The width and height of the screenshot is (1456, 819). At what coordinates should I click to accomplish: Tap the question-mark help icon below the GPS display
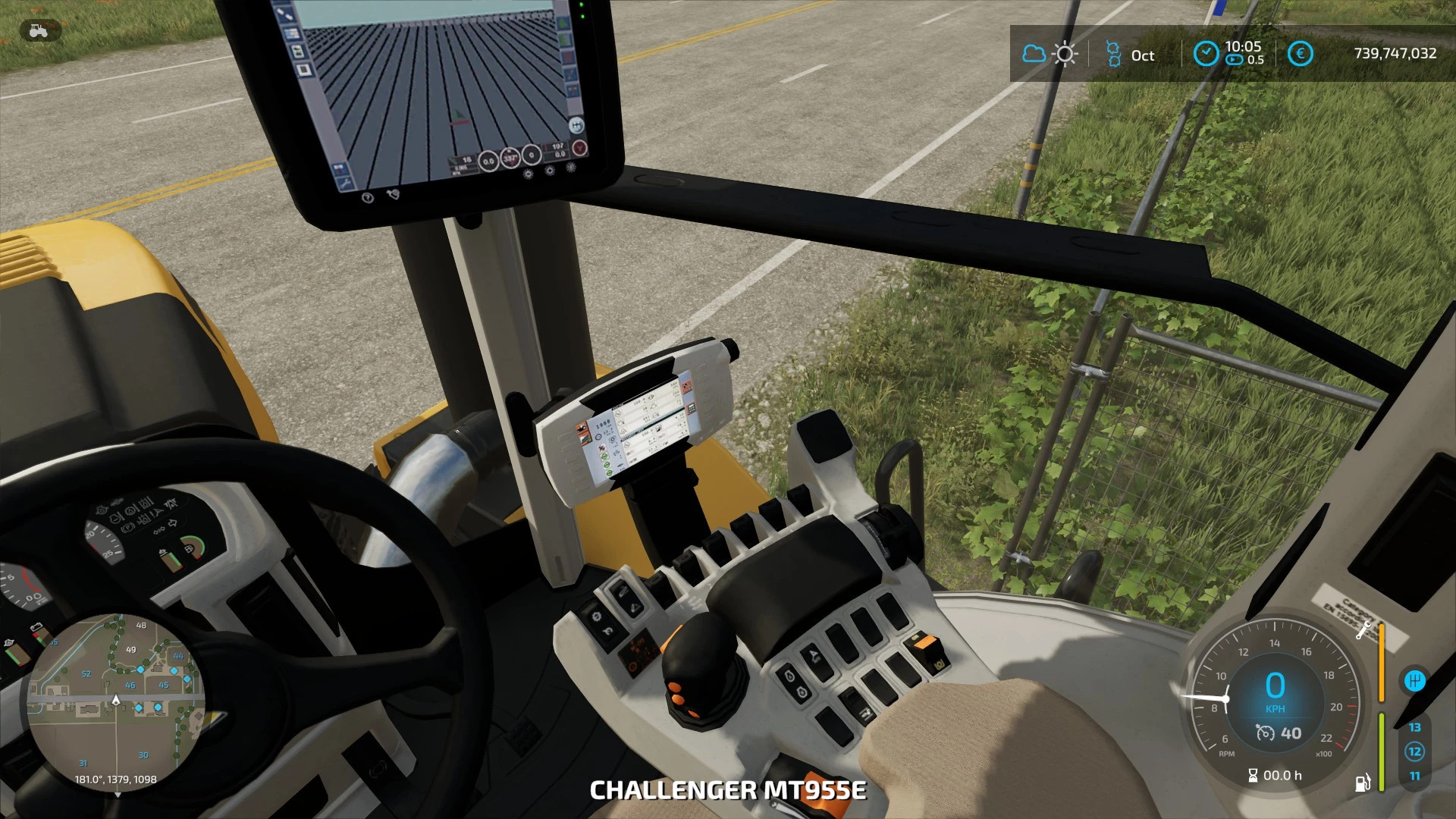tap(368, 199)
